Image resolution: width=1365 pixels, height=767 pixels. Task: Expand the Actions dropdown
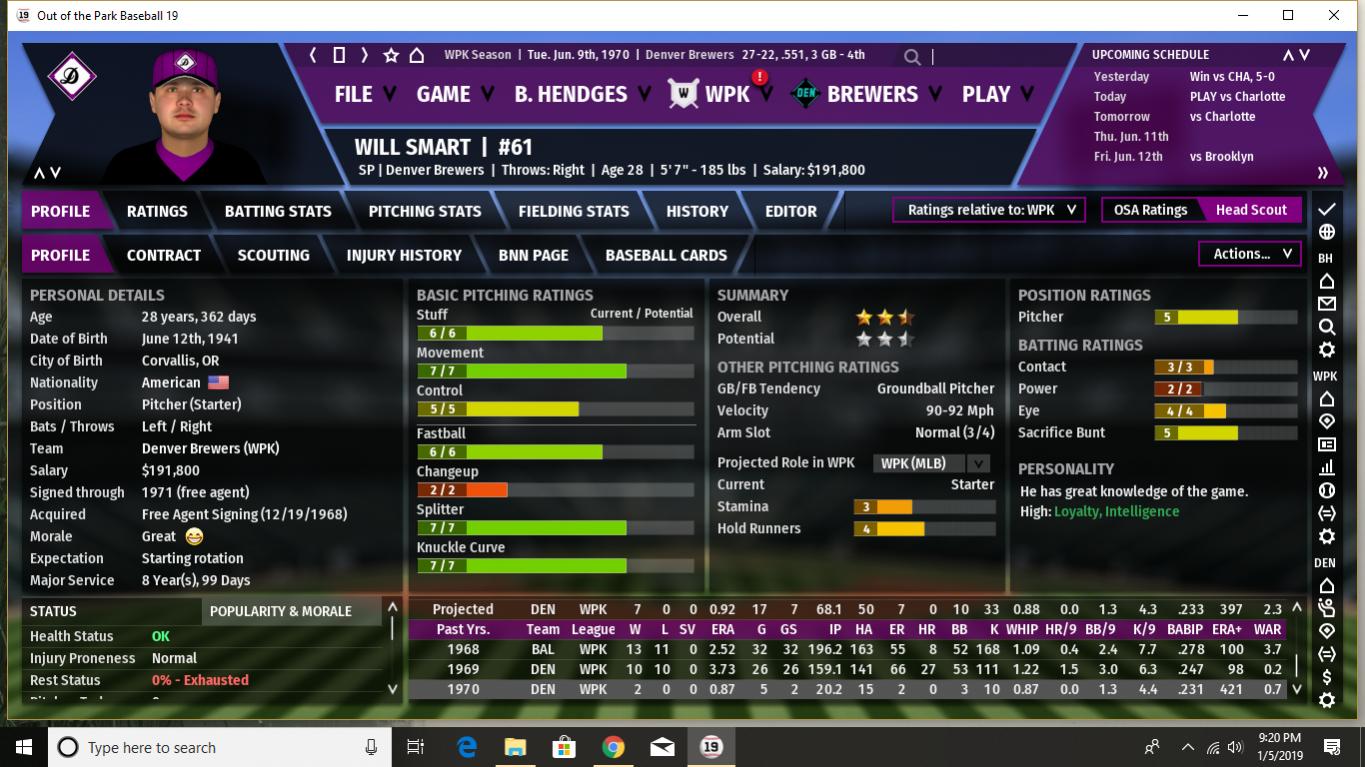1251,254
